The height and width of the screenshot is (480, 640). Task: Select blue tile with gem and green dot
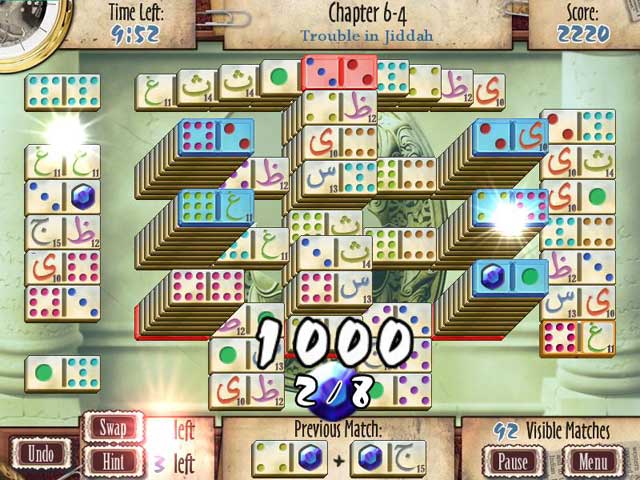click(510, 274)
